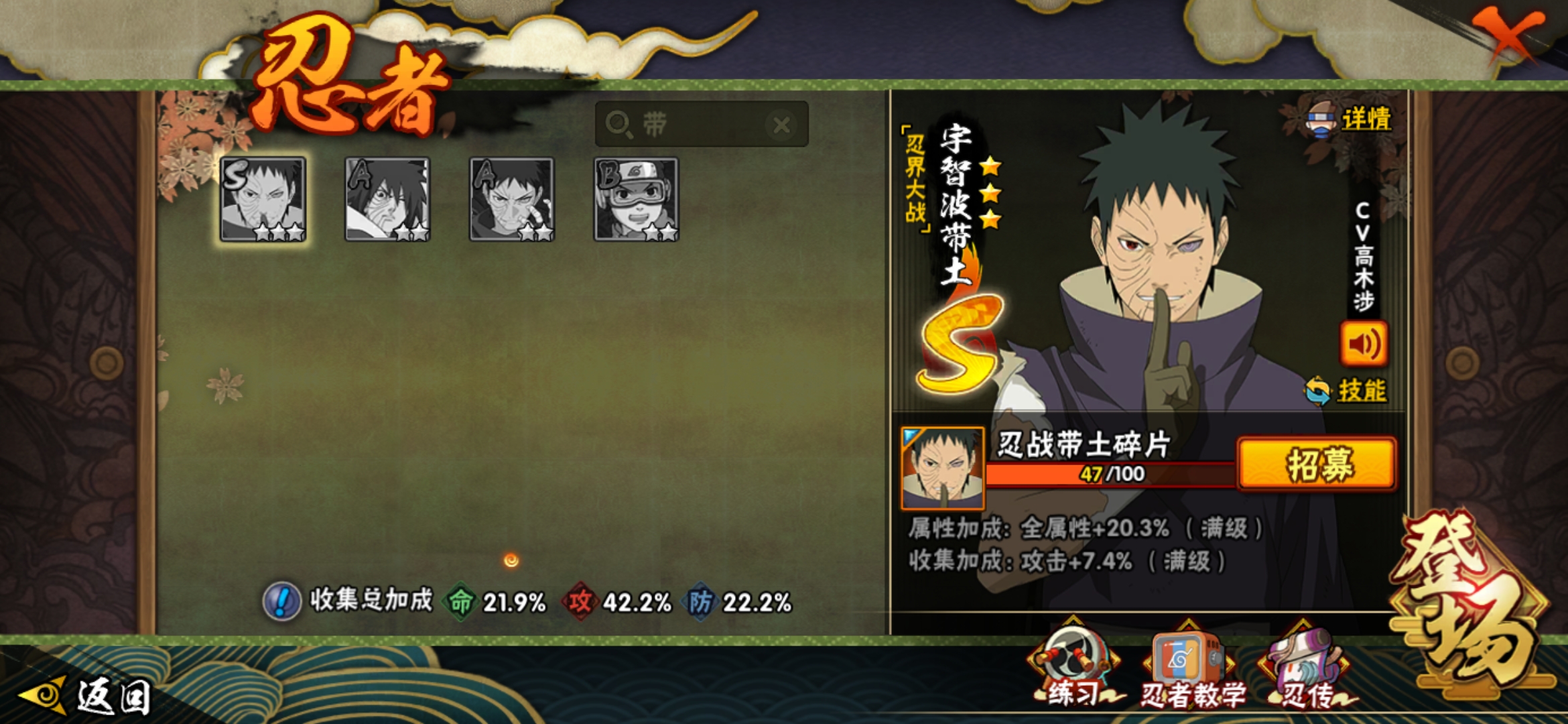Choose the A-rank long-haired masked Obito portrait
This screenshot has width=1568, height=724.
387,199
